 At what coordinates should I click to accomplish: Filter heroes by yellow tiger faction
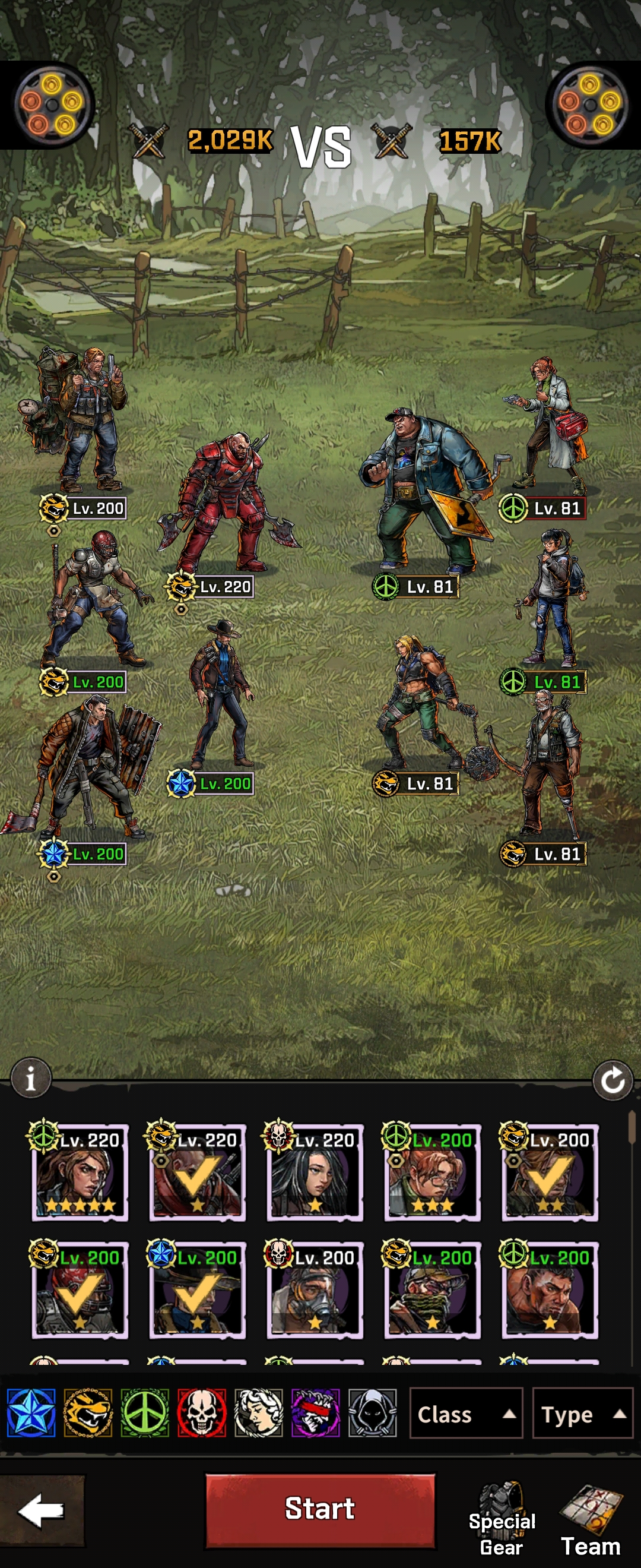tap(88, 1413)
